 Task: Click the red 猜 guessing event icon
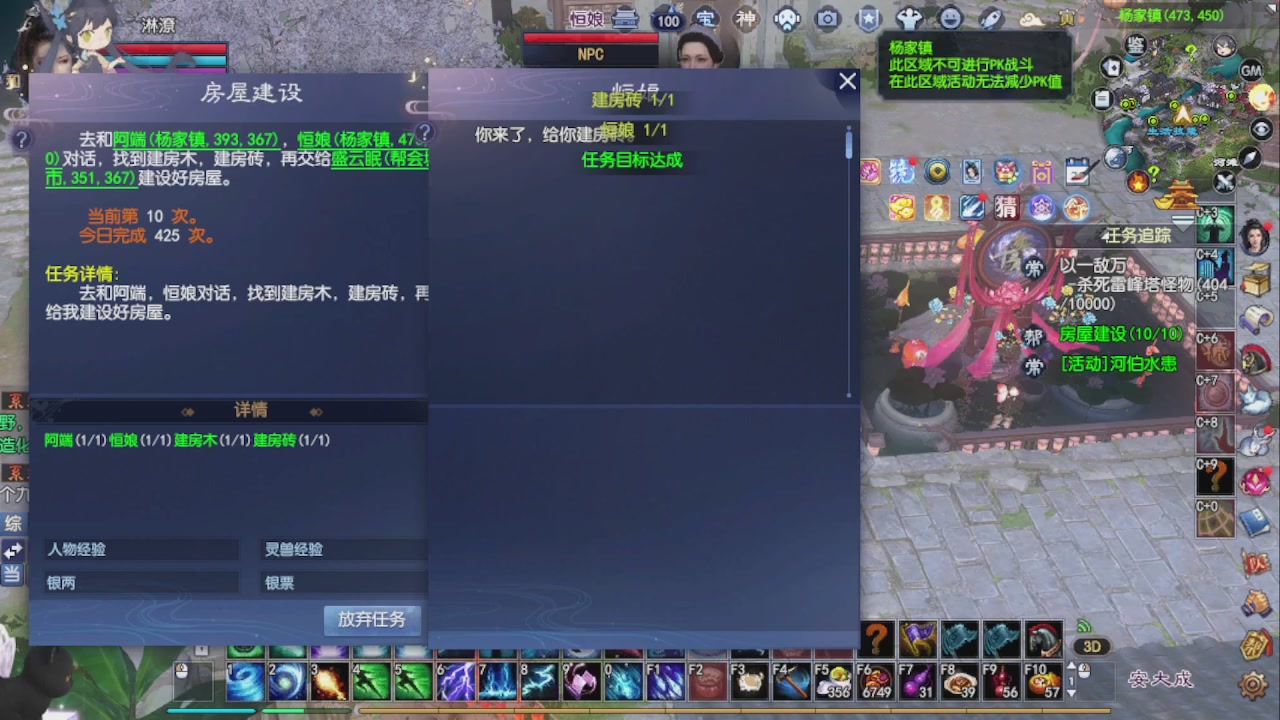pos(1007,207)
